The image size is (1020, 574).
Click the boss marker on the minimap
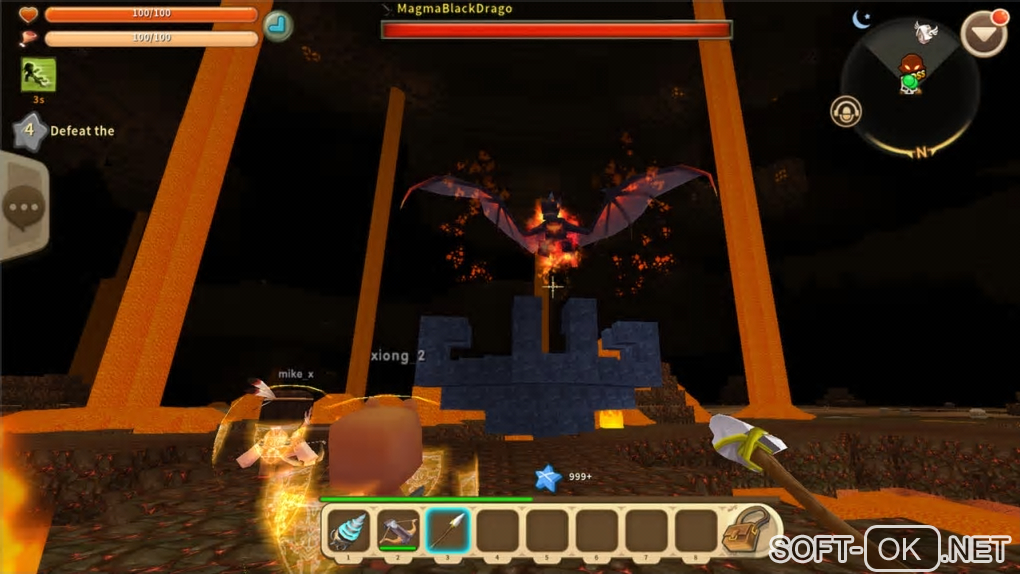click(x=910, y=68)
